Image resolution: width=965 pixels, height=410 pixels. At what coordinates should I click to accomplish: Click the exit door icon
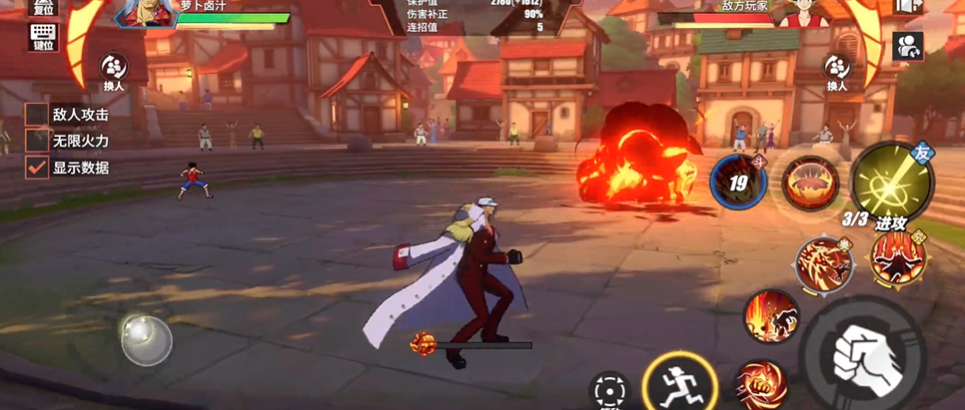click(x=908, y=6)
